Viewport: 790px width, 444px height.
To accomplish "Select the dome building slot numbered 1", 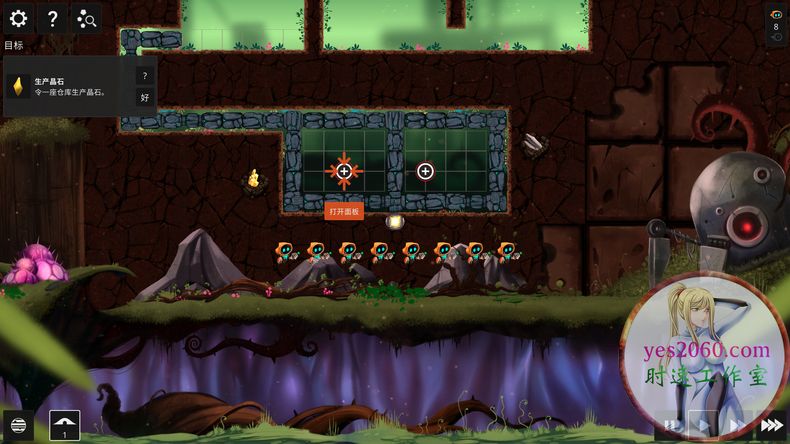I will [65, 425].
